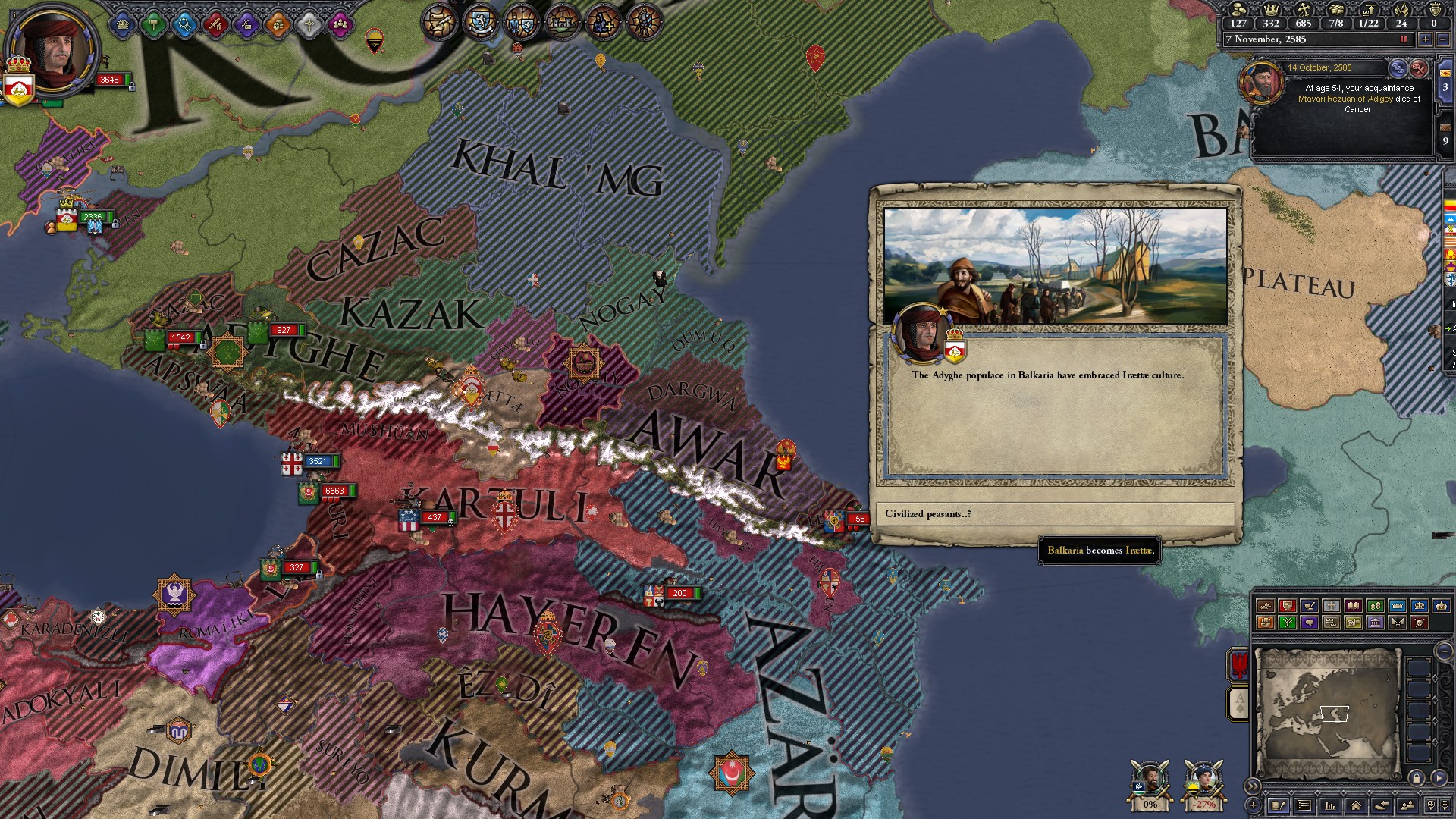Open the white cross religion tab
Image resolution: width=1456 pixels, height=819 pixels.
pos(309,25)
